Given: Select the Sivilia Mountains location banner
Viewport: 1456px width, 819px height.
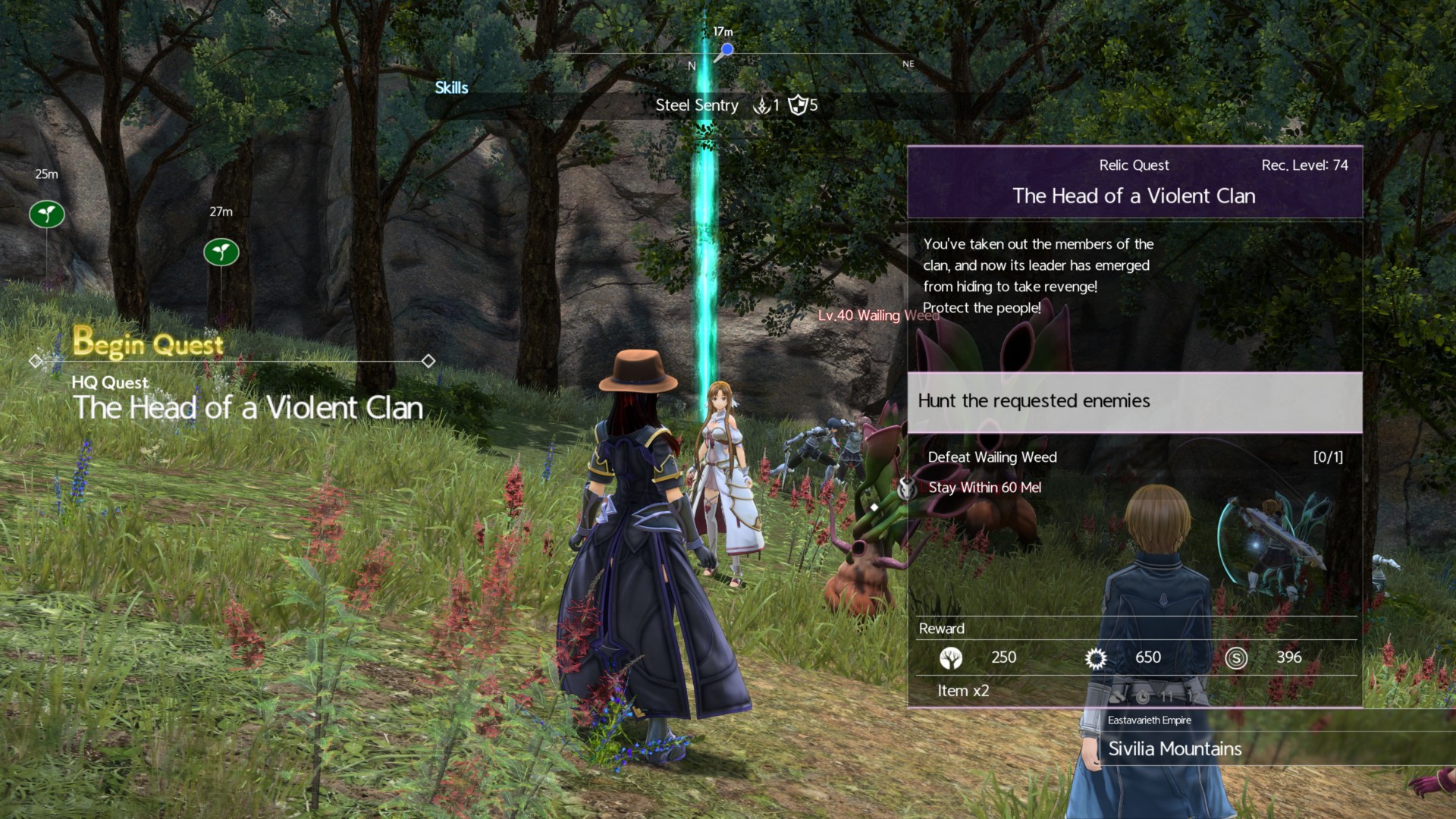Looking at the screenshot, I should [x=1175, y=749].
